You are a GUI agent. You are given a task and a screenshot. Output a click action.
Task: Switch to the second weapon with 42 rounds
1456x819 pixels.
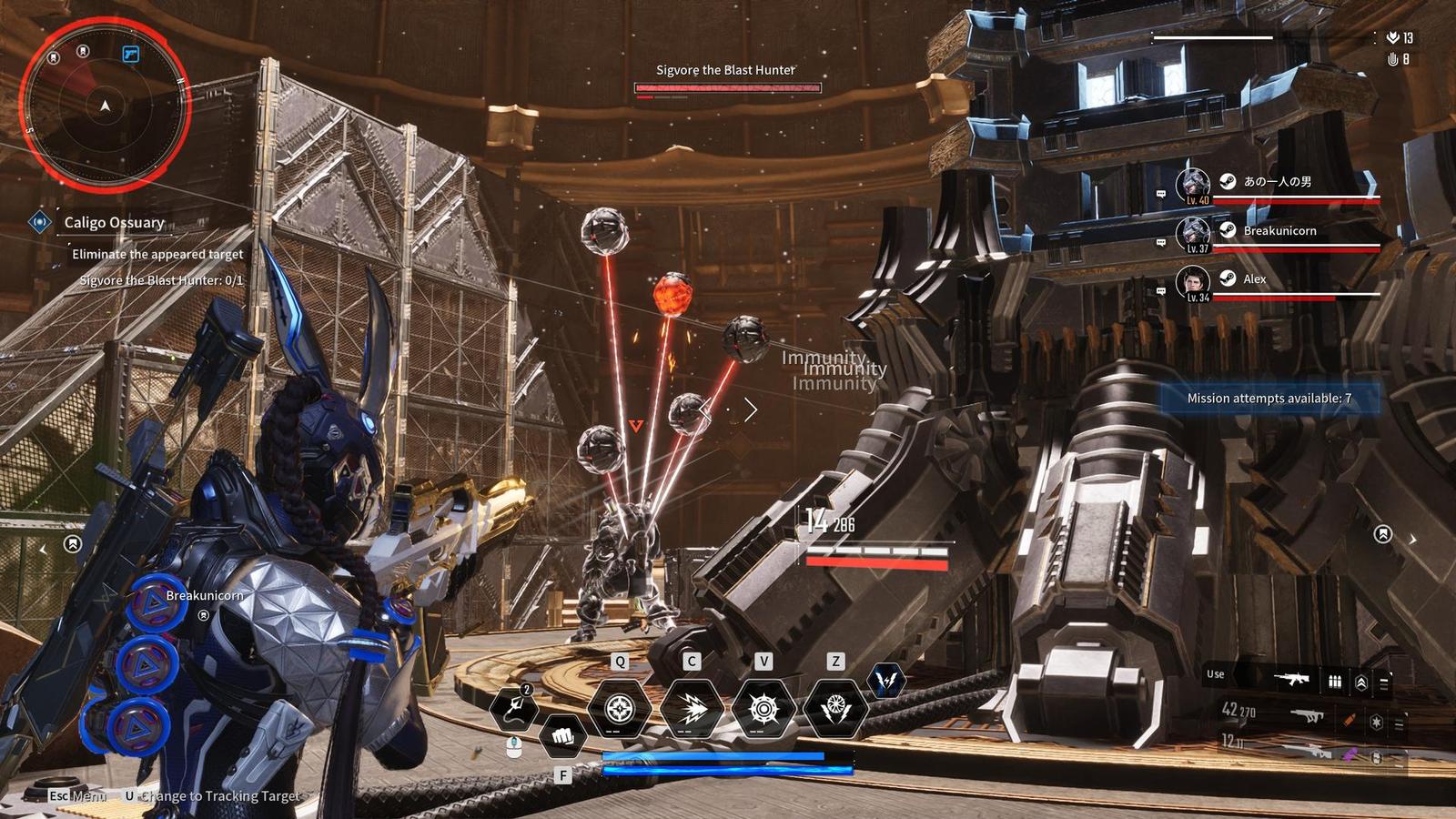1309,716
